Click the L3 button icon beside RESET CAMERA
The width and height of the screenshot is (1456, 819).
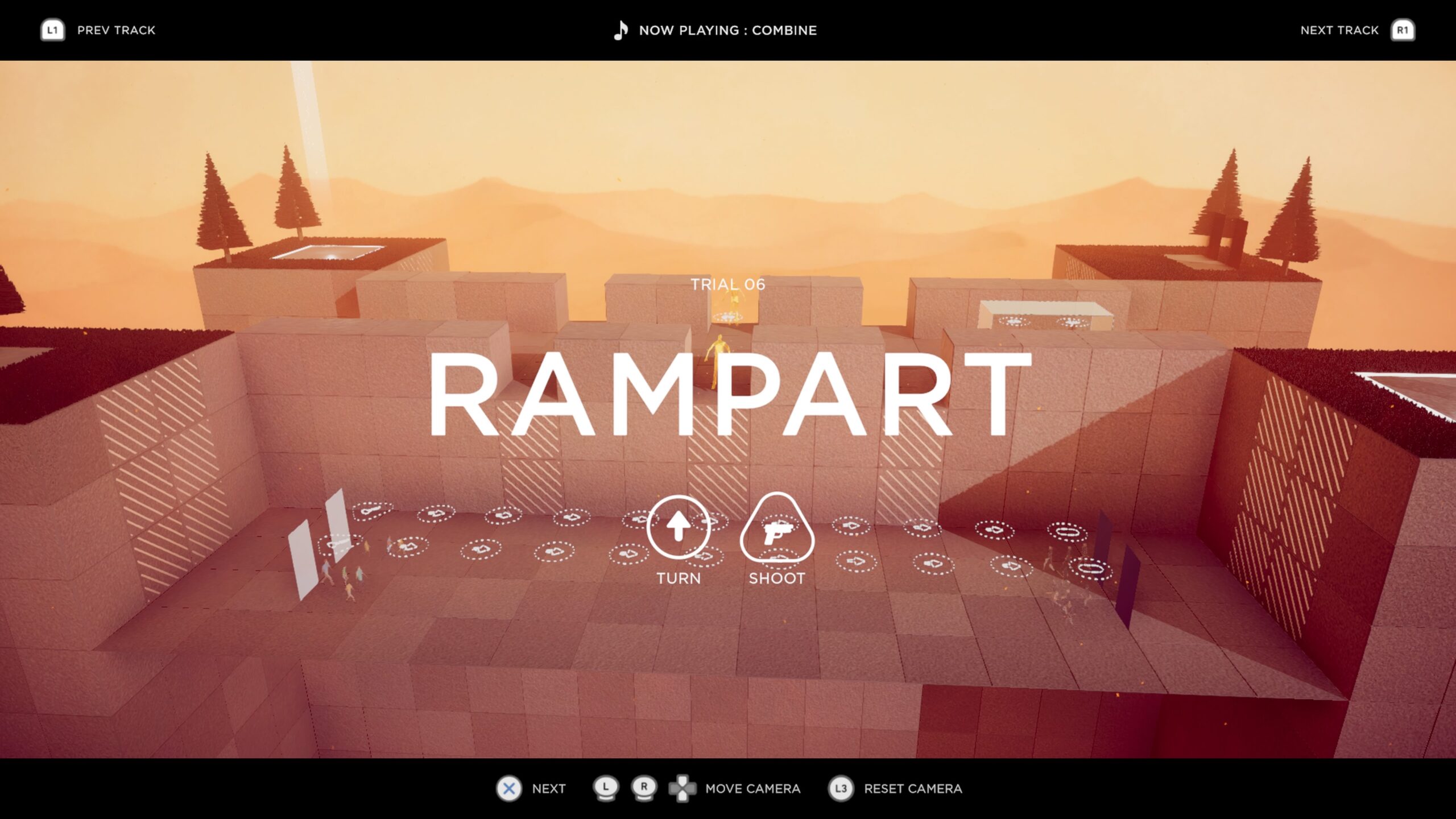tap(841, 789)
